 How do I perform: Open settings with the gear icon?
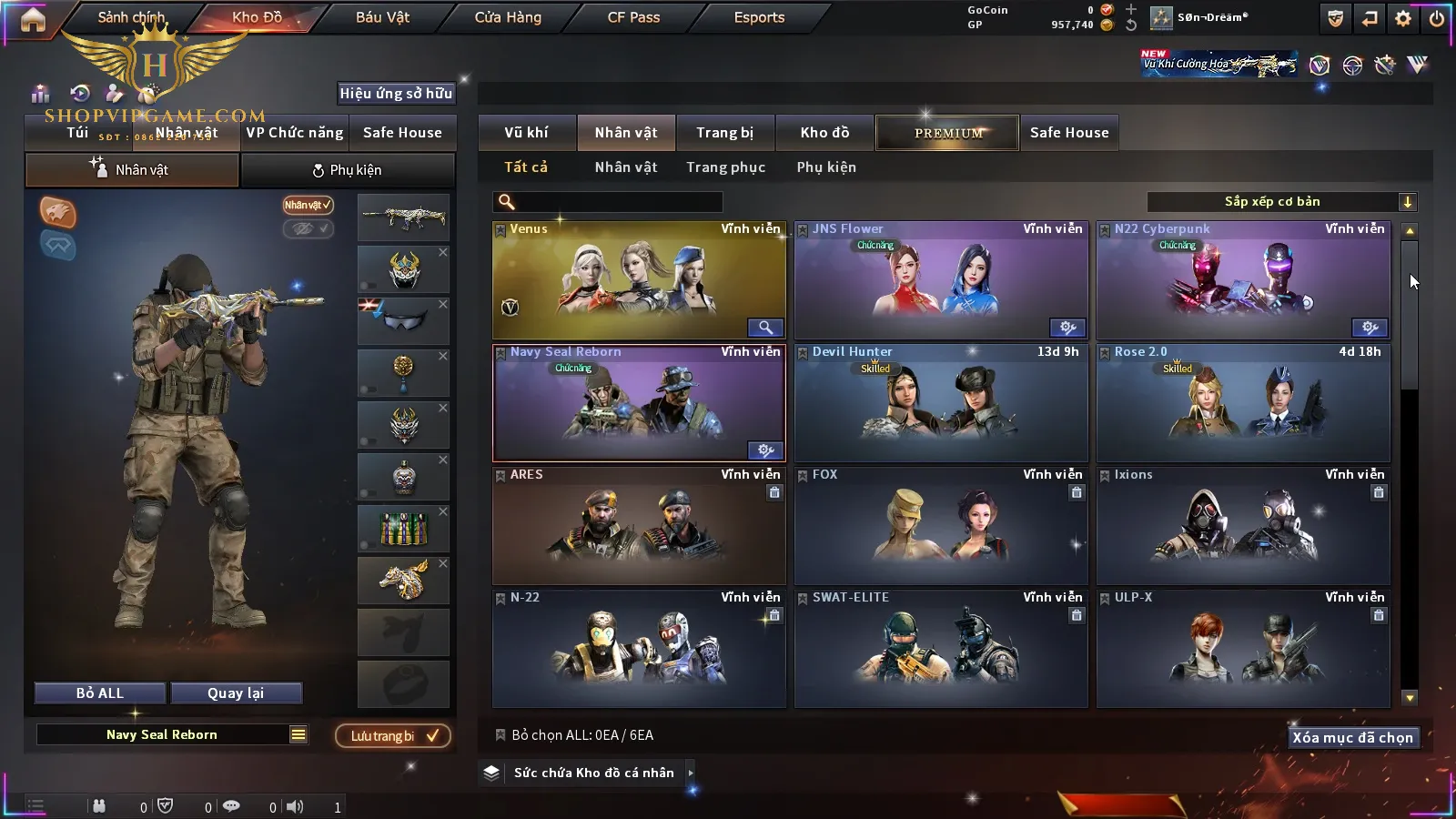(x=1403, y=18)
